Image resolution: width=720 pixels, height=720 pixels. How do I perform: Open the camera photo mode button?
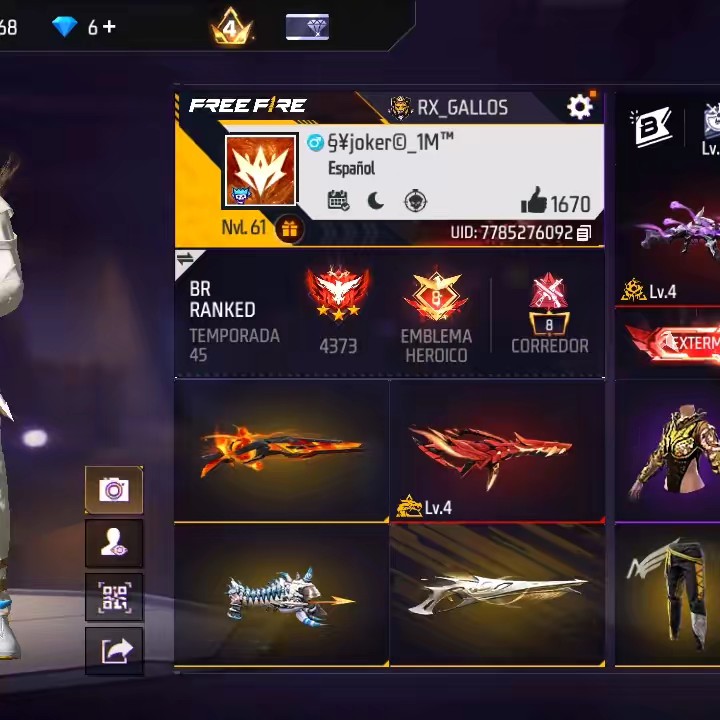coord(114,490)
